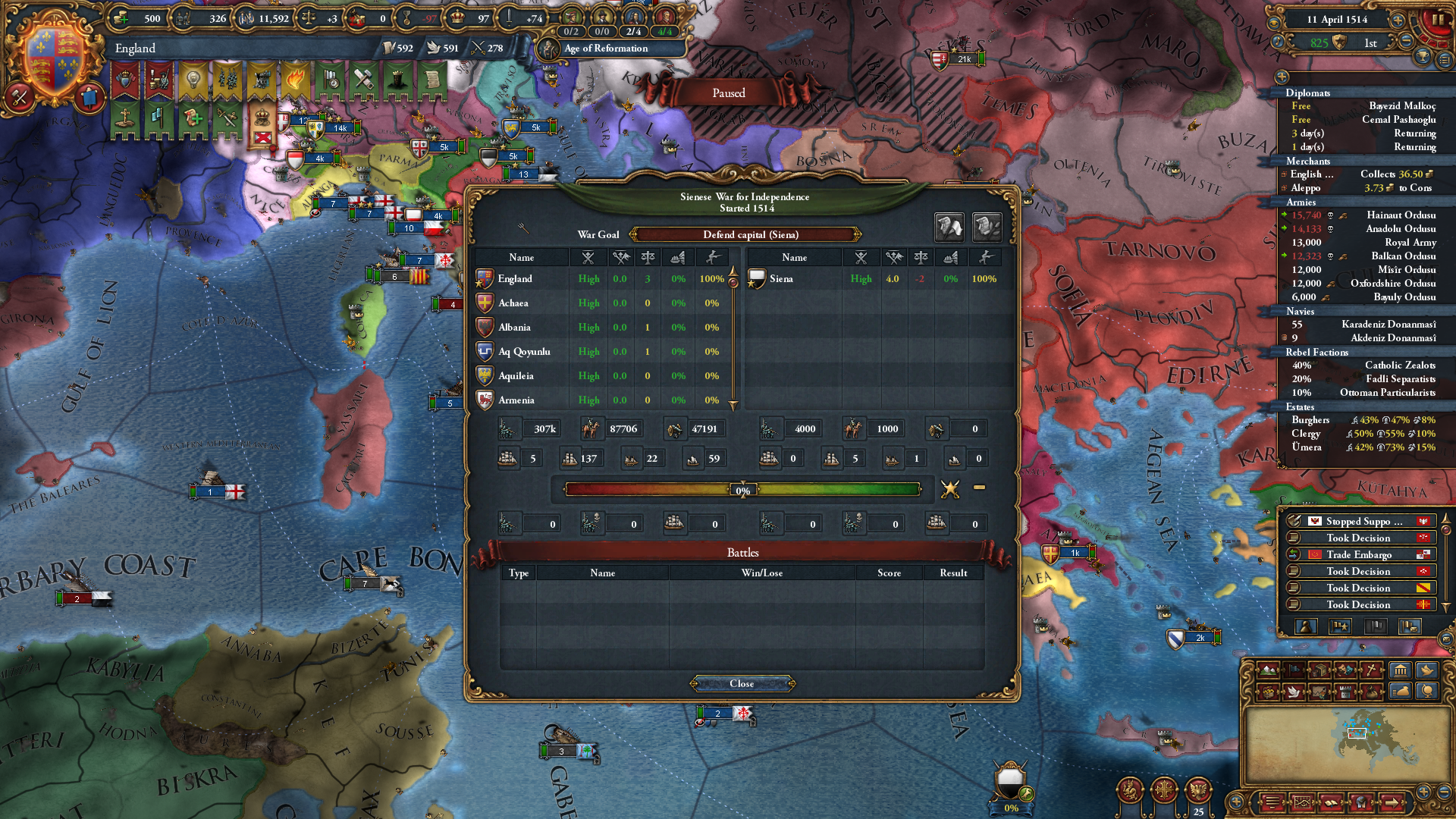Screen dimensions: 1456x819
Task: Collapse the outliner panel arrow
Action: pyautogui.click(x=1282, y=77)
